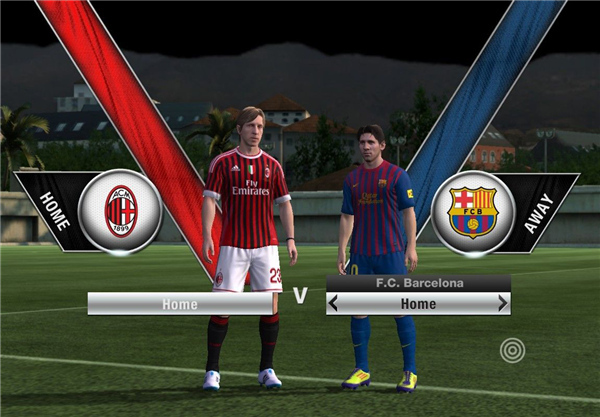Click the left arrow on Barcelona's kit selector
This screenshot has height=417, width=600.
click(334, 303)
